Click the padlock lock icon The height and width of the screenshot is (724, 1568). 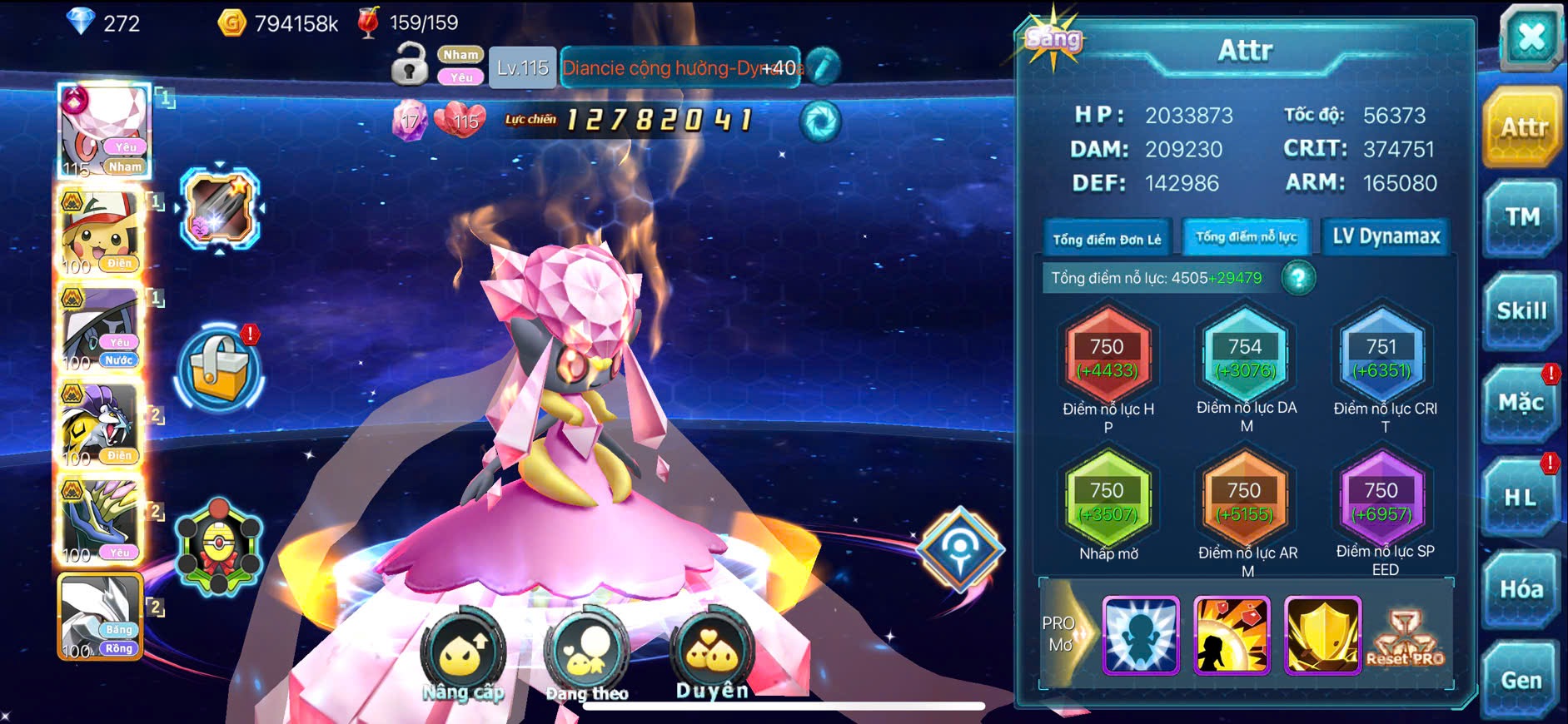409,65
